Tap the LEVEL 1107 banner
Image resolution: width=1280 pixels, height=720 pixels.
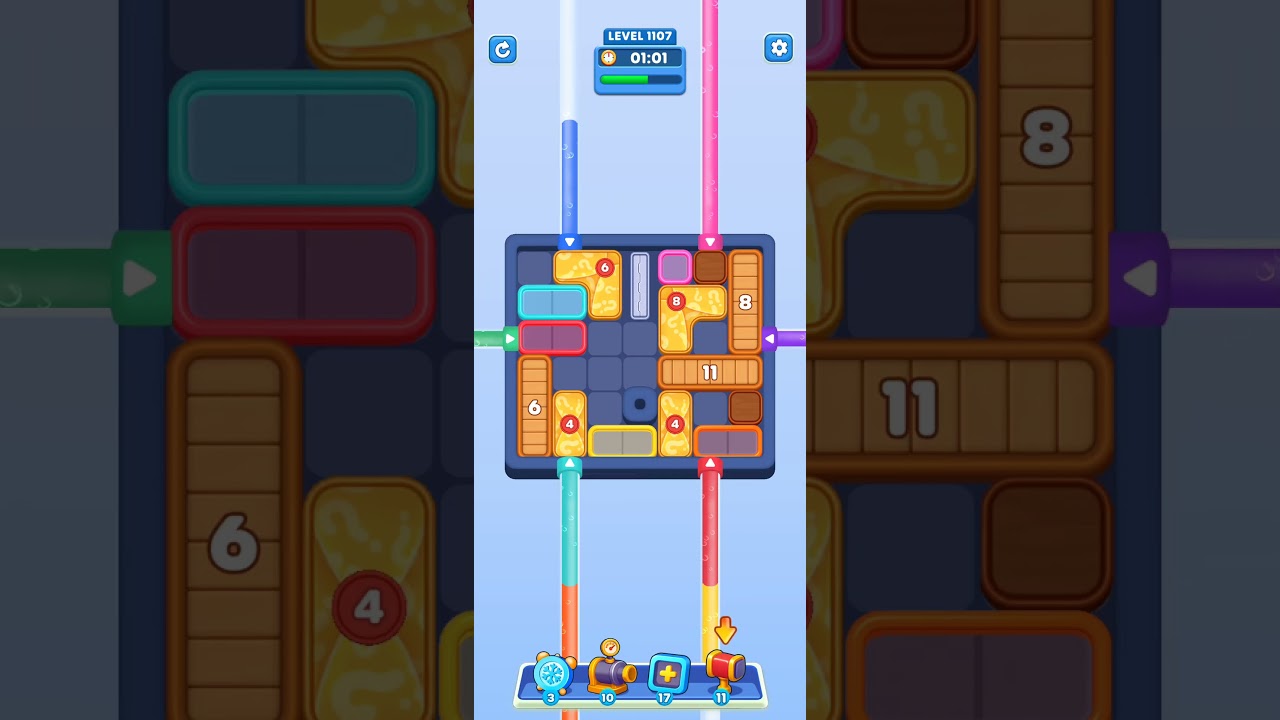coord(639,35)
